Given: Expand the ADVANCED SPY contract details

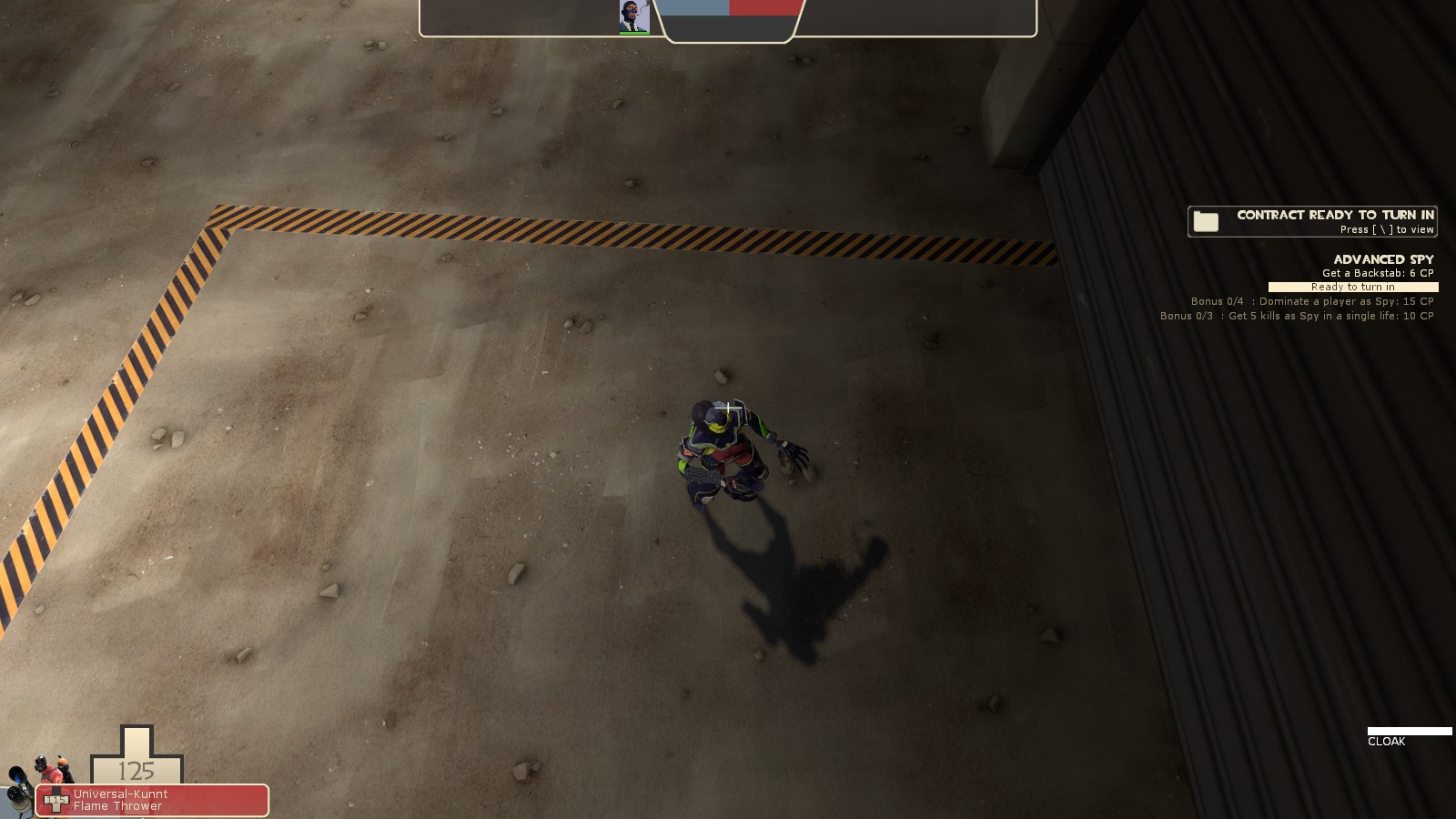Looking at the screenshot, I should [x=1383, y=258].
